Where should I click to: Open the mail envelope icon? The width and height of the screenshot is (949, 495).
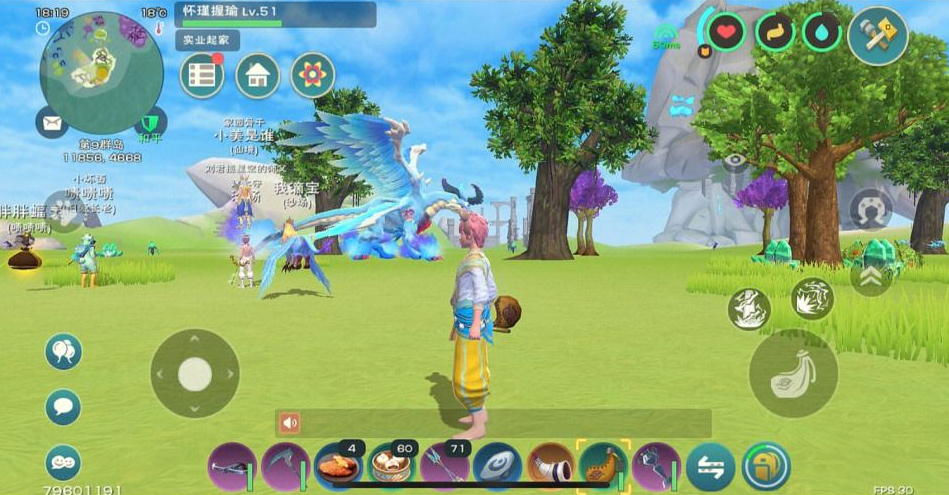pyautogui.click(x=52, y=122)
